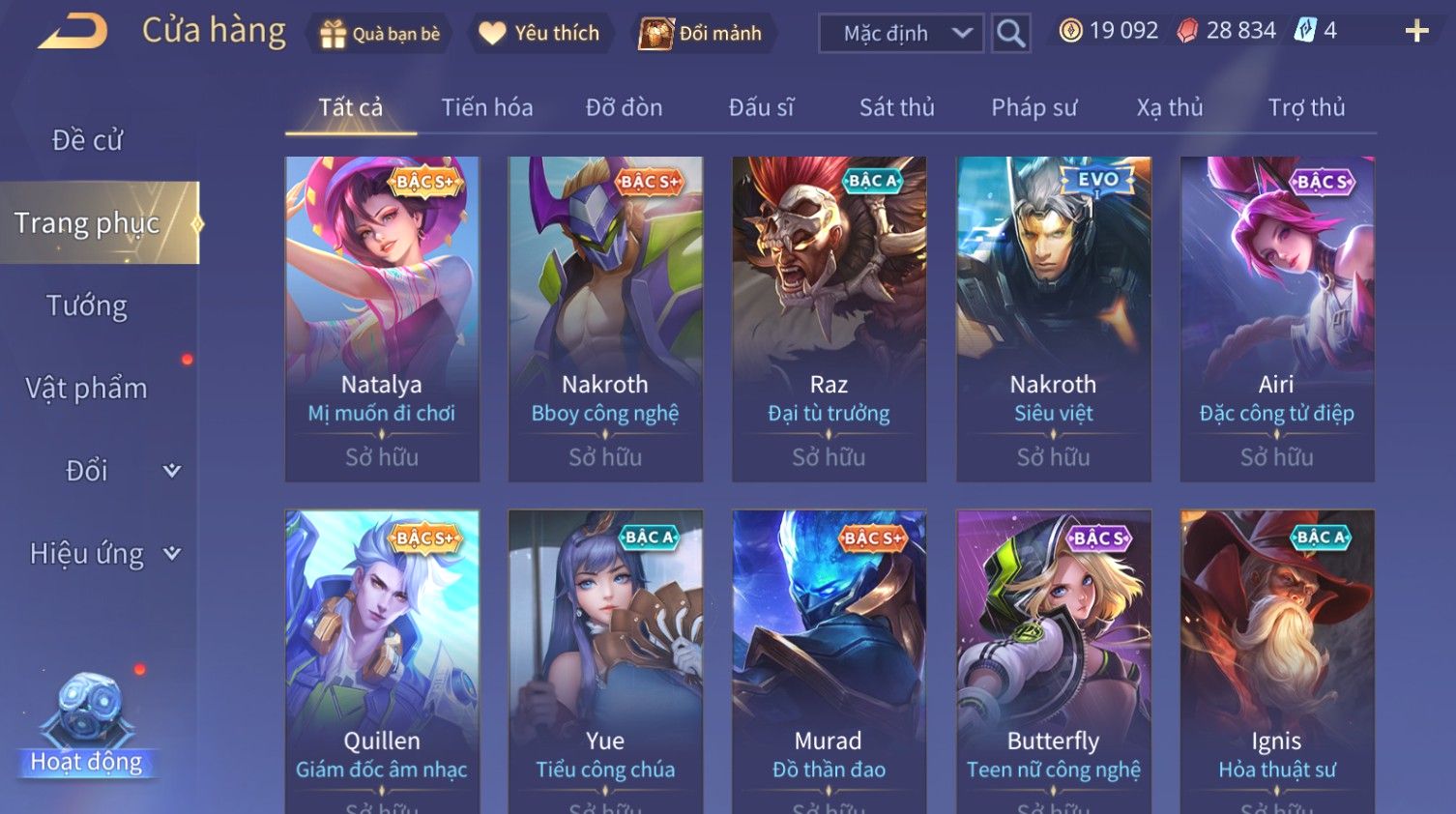Viewport: 1456px width, 814px height.
Task: Switch to the Đỡ đòn tab
Action: [624, 107]
